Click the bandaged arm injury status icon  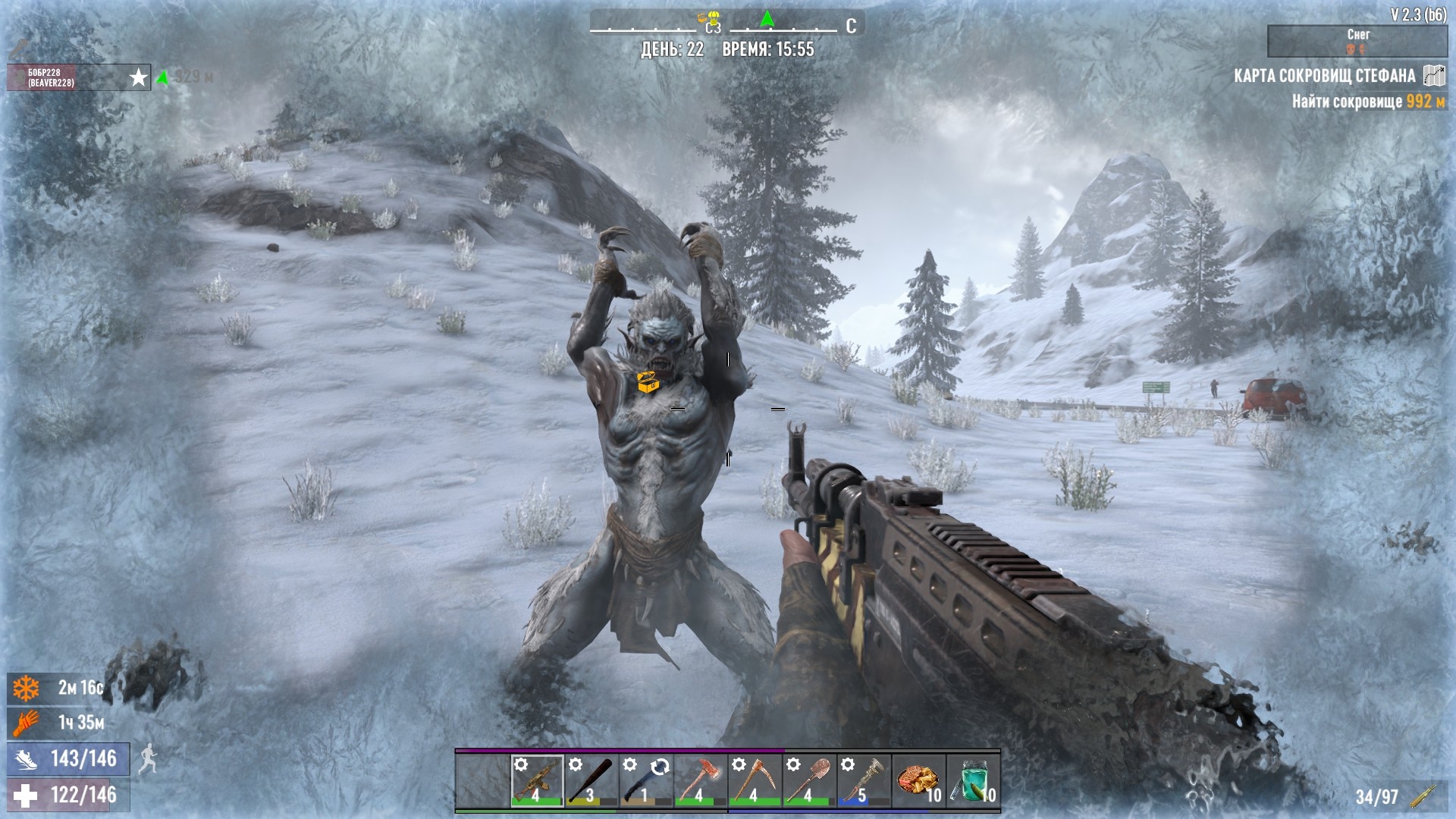point(26,723)
